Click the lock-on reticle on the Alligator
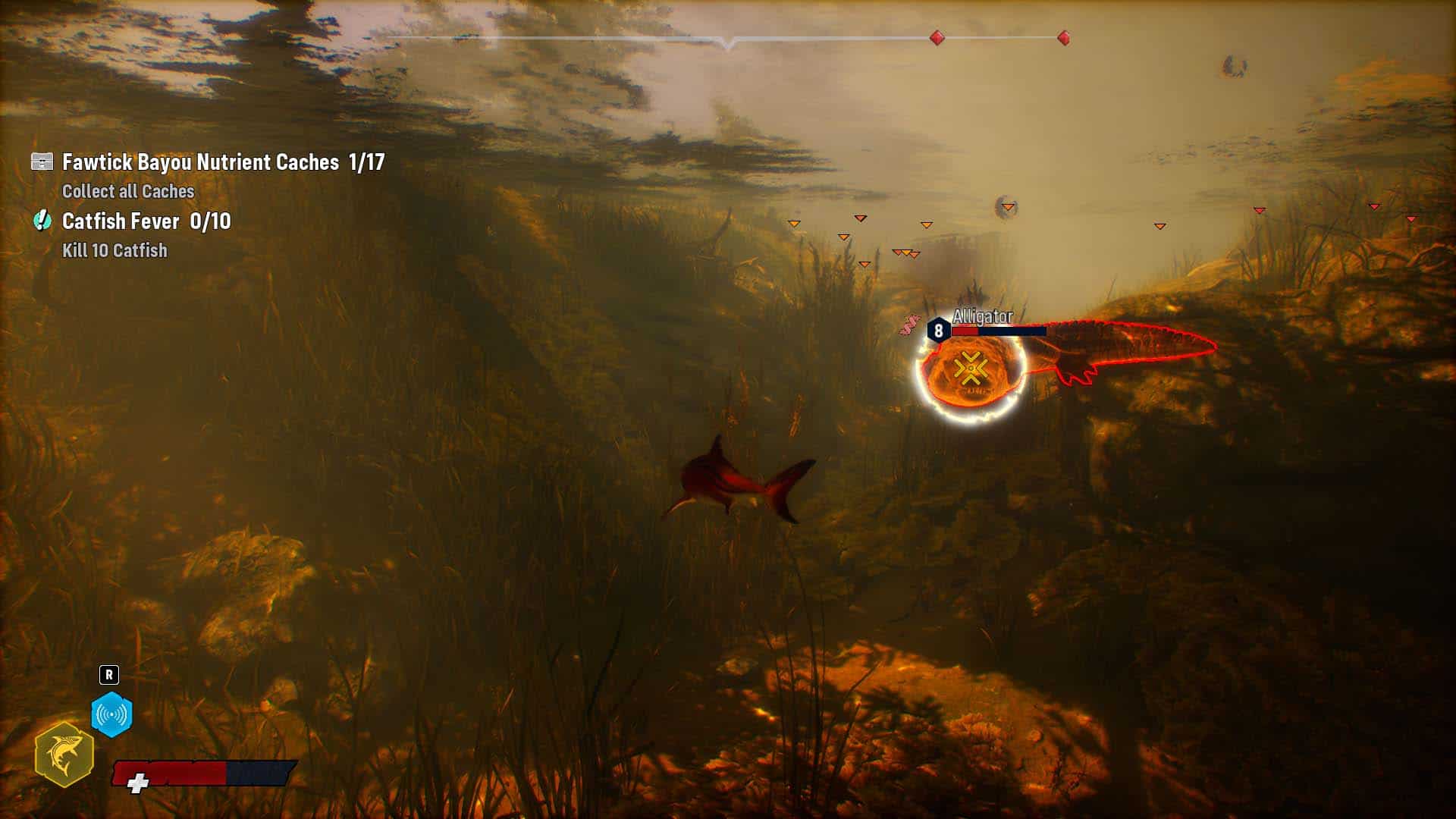 tap(970, 369)
